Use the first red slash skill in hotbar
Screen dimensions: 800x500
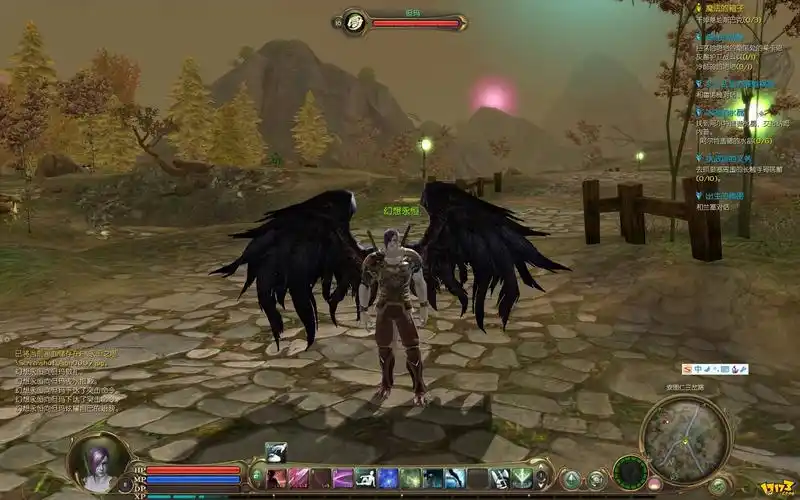[x=277, y=479]
